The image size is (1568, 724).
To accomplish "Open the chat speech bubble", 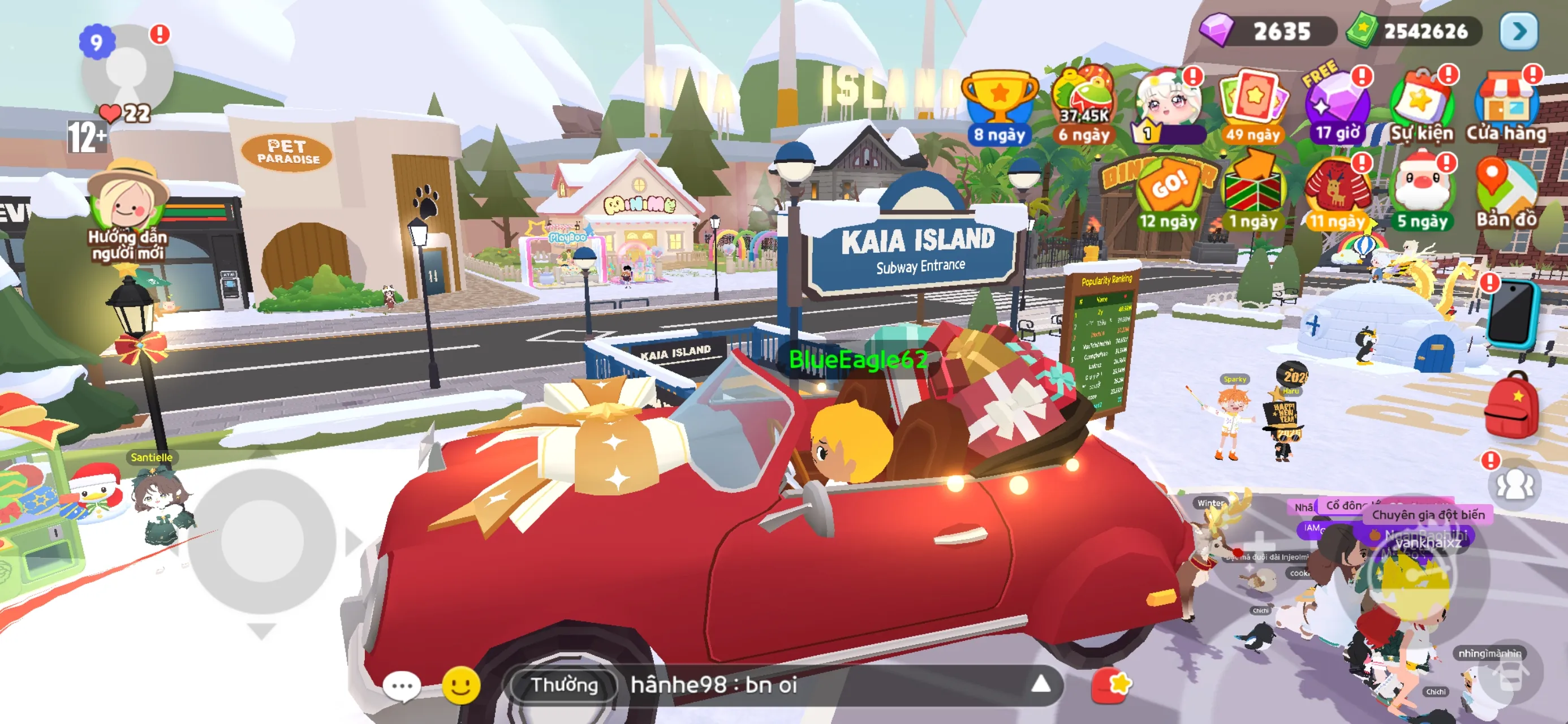I will (x=402, y=686).
